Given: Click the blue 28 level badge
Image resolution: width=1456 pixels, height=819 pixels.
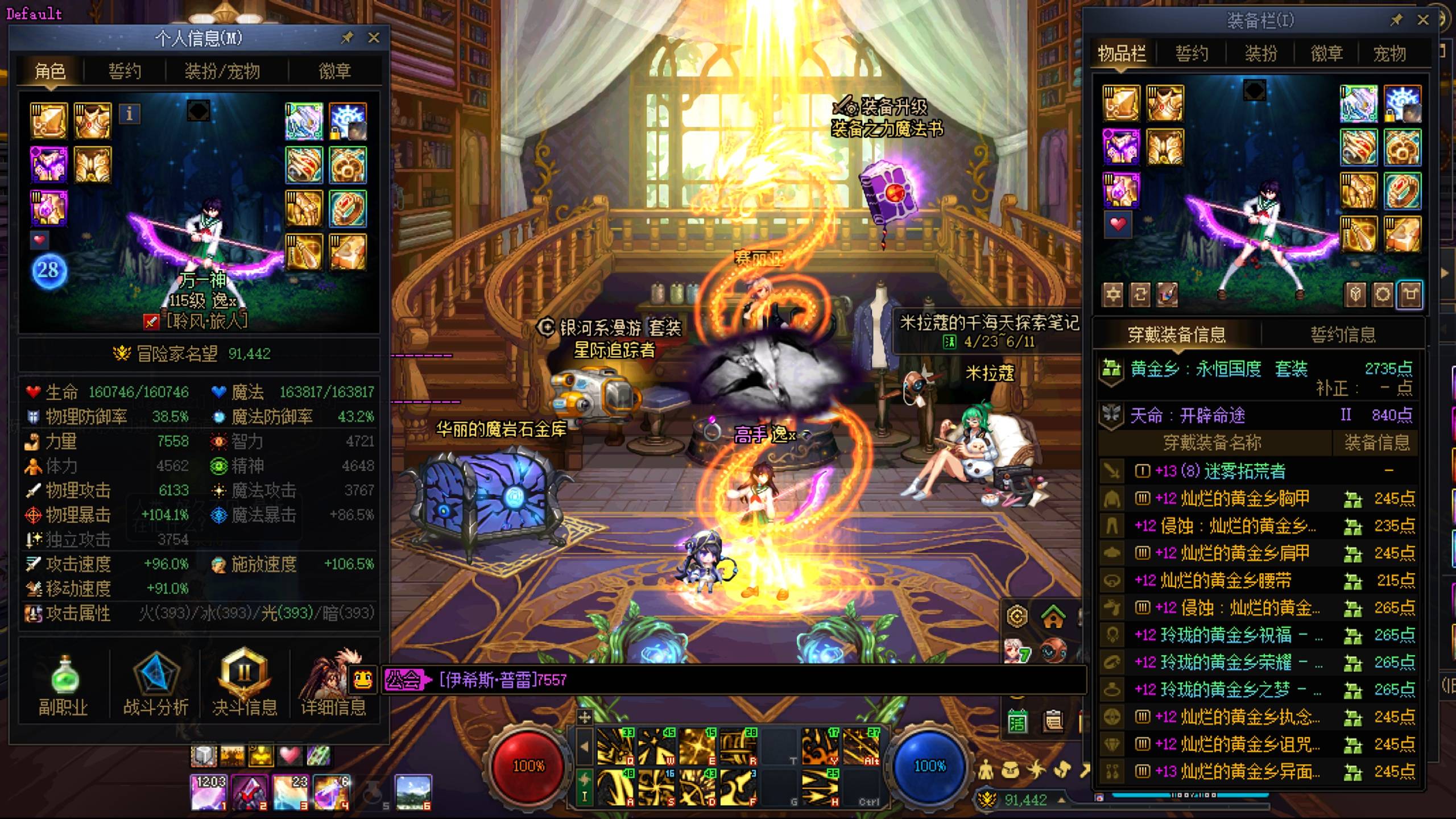Looking at the screenshot, I should pyautogui.click(x=48, y=270).
